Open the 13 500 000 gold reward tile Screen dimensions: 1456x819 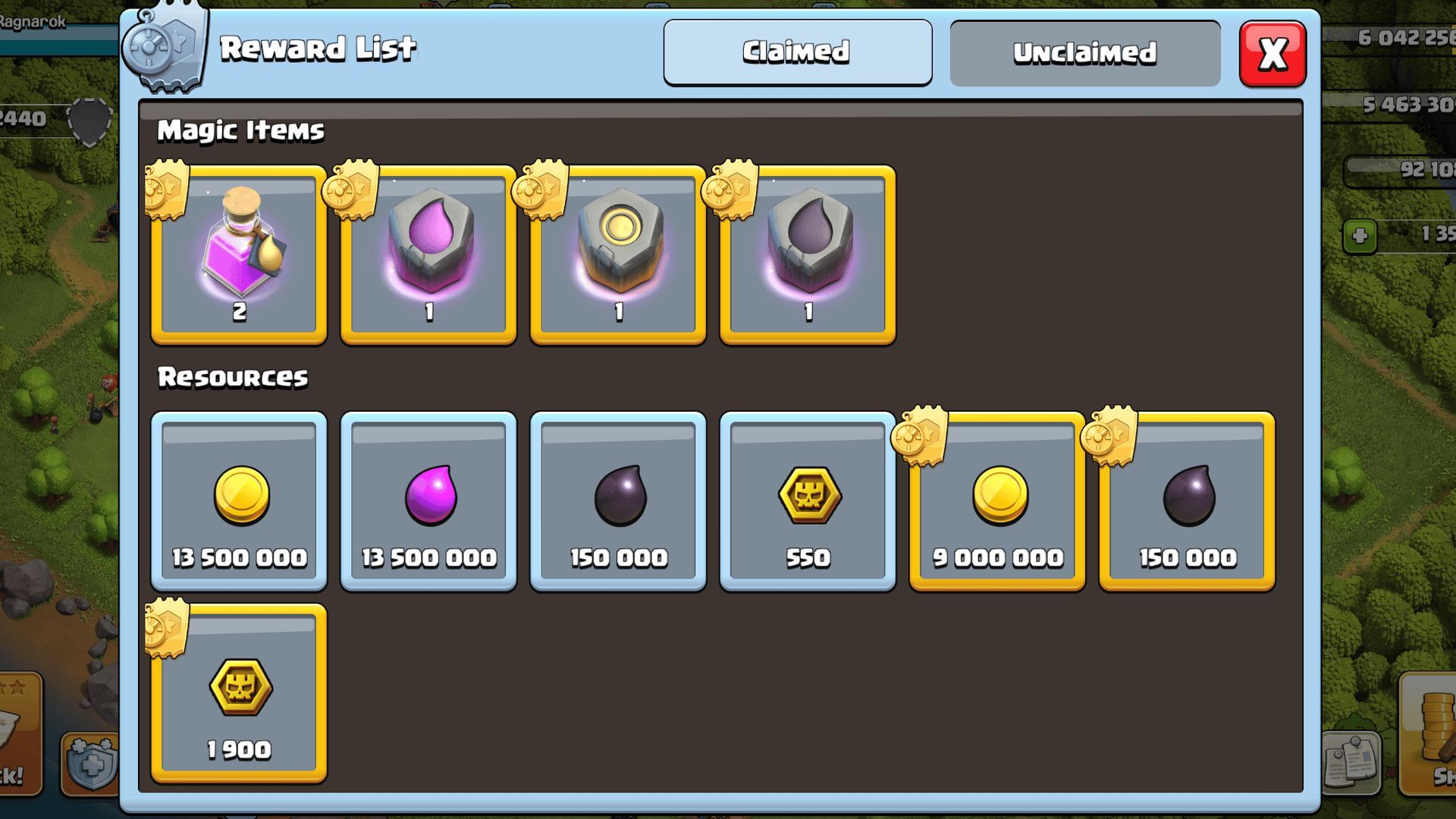[x=238, y=500]
